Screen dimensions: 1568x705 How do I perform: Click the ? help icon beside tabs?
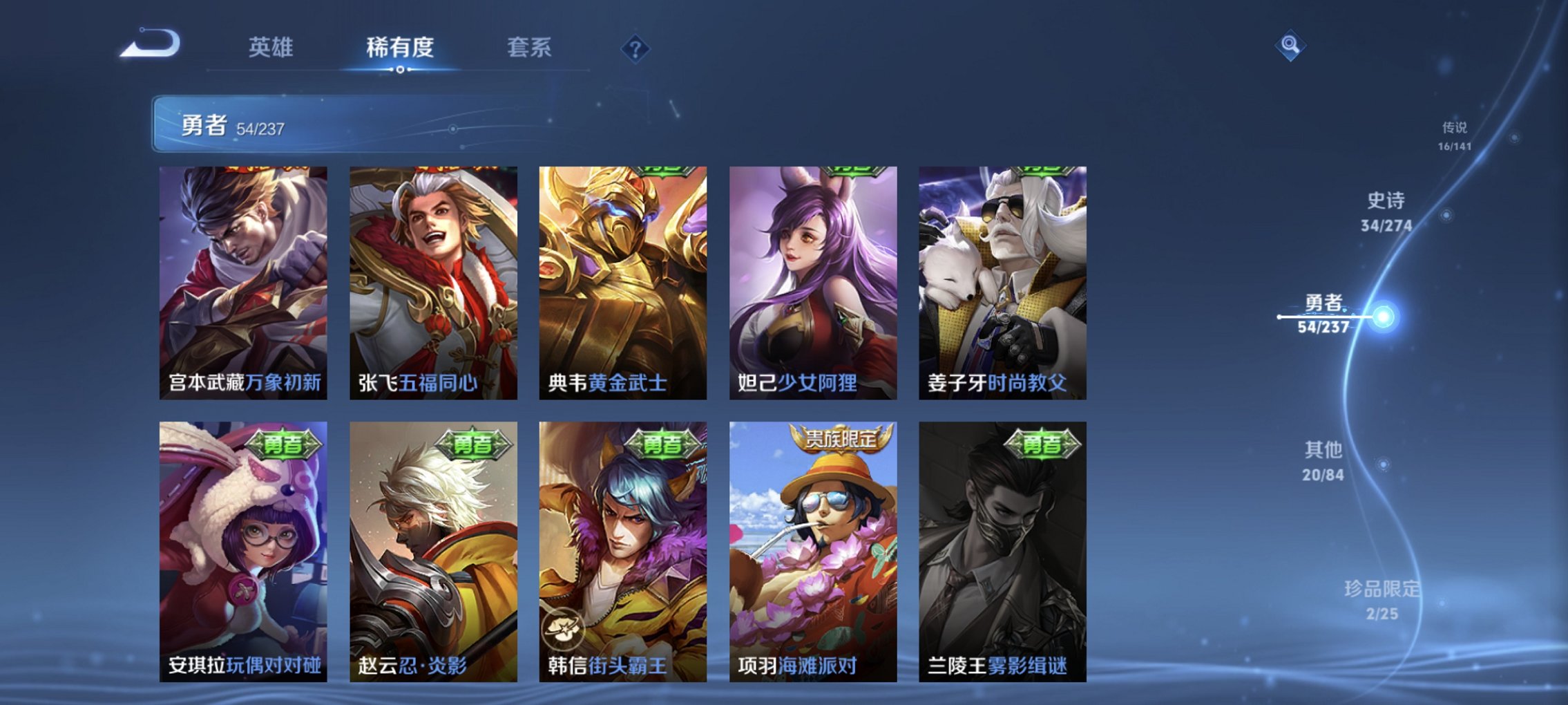coord(636,48)
